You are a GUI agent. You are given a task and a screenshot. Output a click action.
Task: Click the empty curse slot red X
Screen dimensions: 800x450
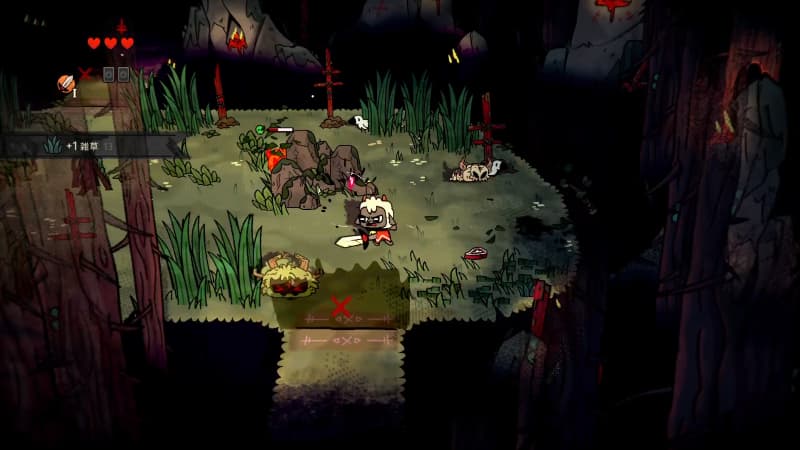[x=86, y=74]
